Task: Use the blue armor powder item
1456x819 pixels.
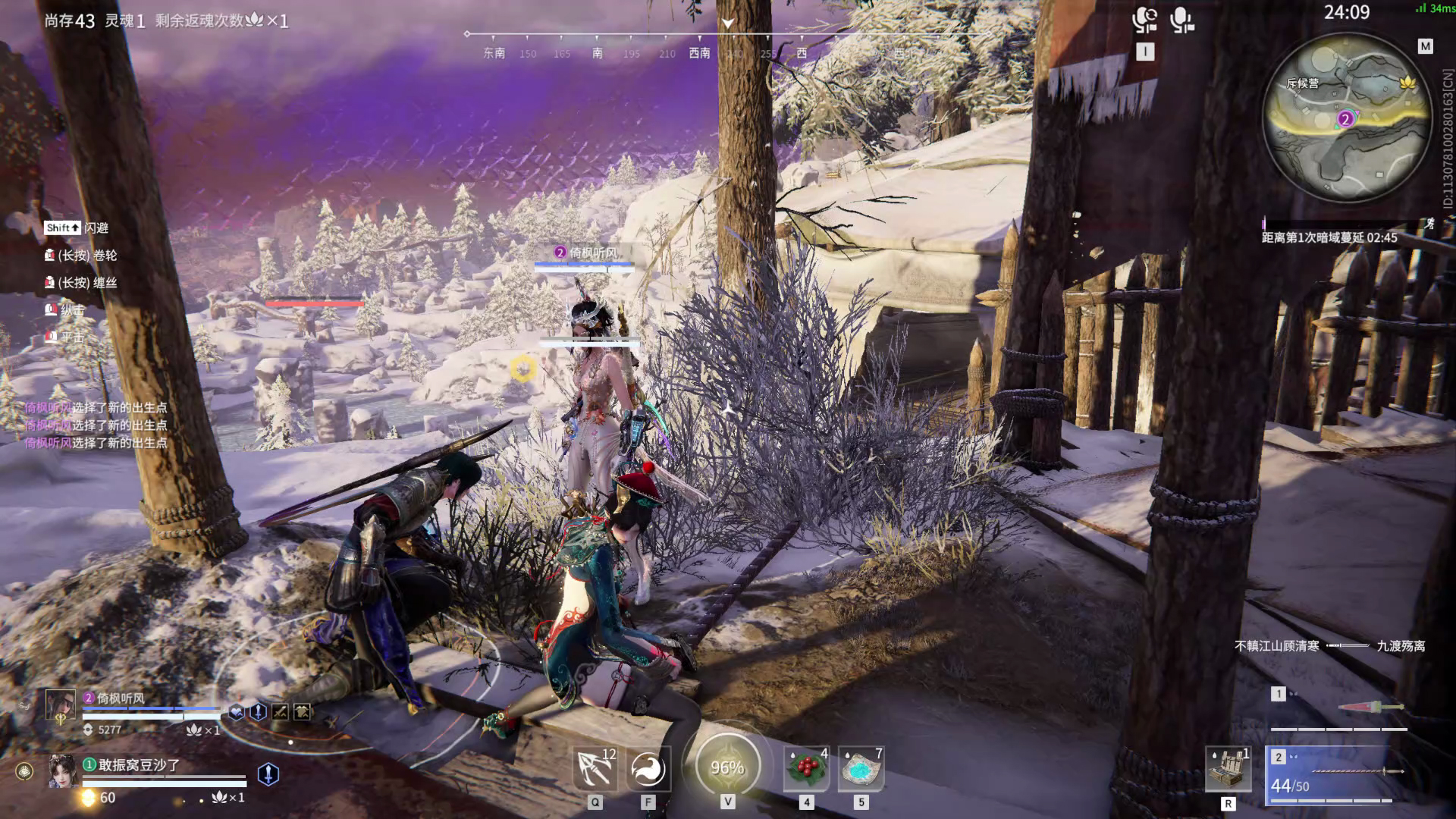Action: (861, 768)
